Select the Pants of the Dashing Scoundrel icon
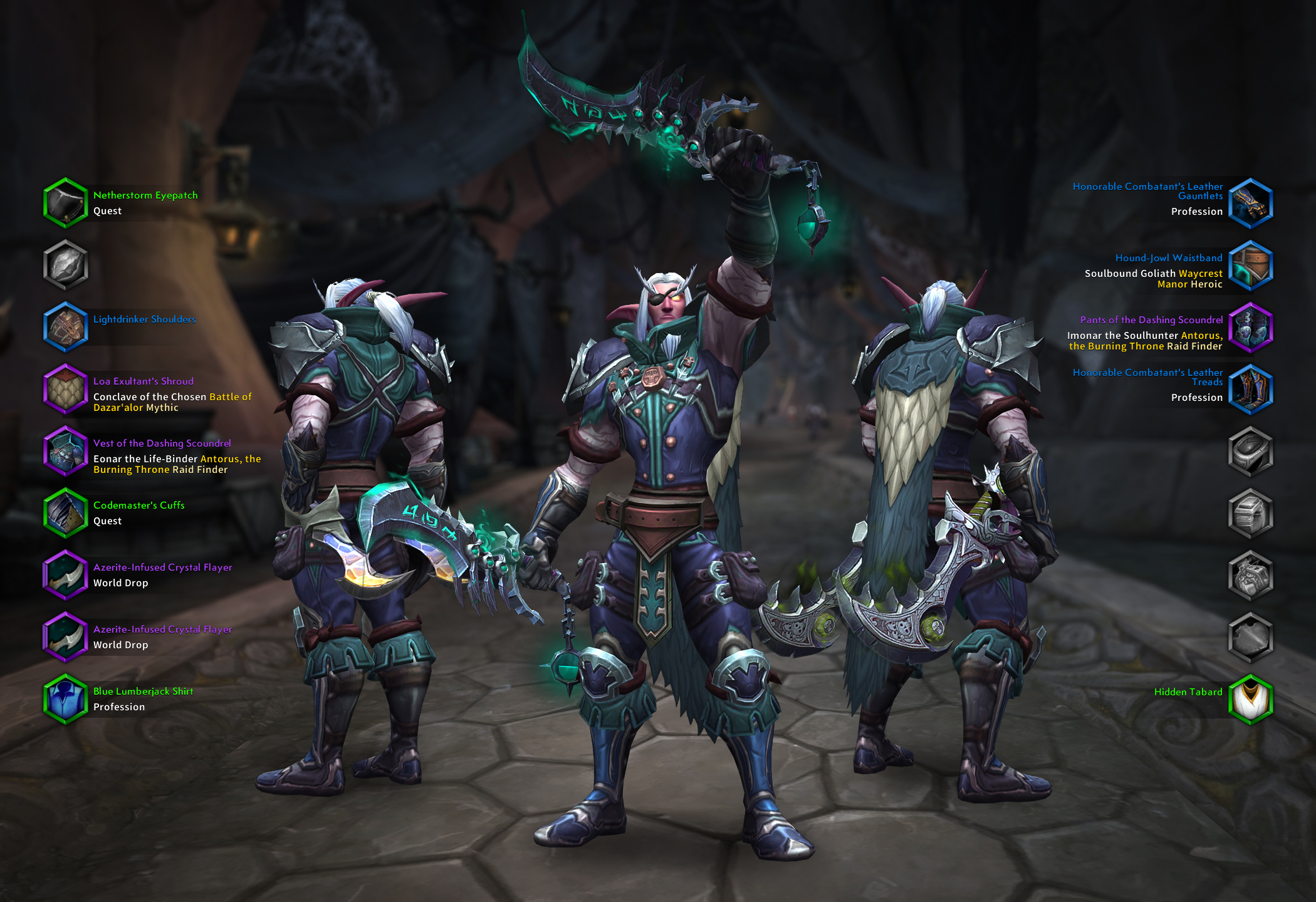The width and height of the screenshot is (1316, 902). 1252,326
